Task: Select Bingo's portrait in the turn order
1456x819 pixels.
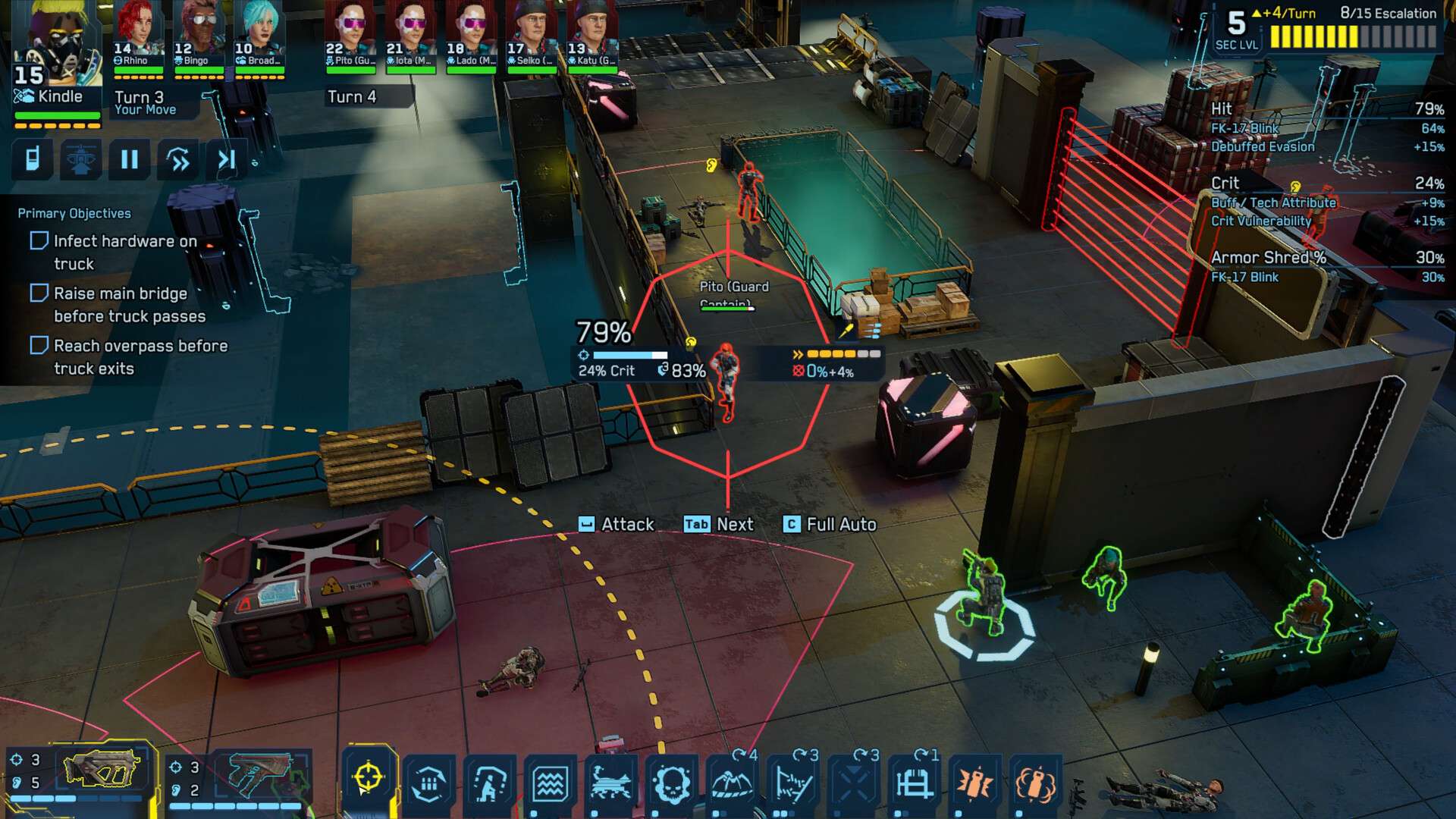Action: 199,36
